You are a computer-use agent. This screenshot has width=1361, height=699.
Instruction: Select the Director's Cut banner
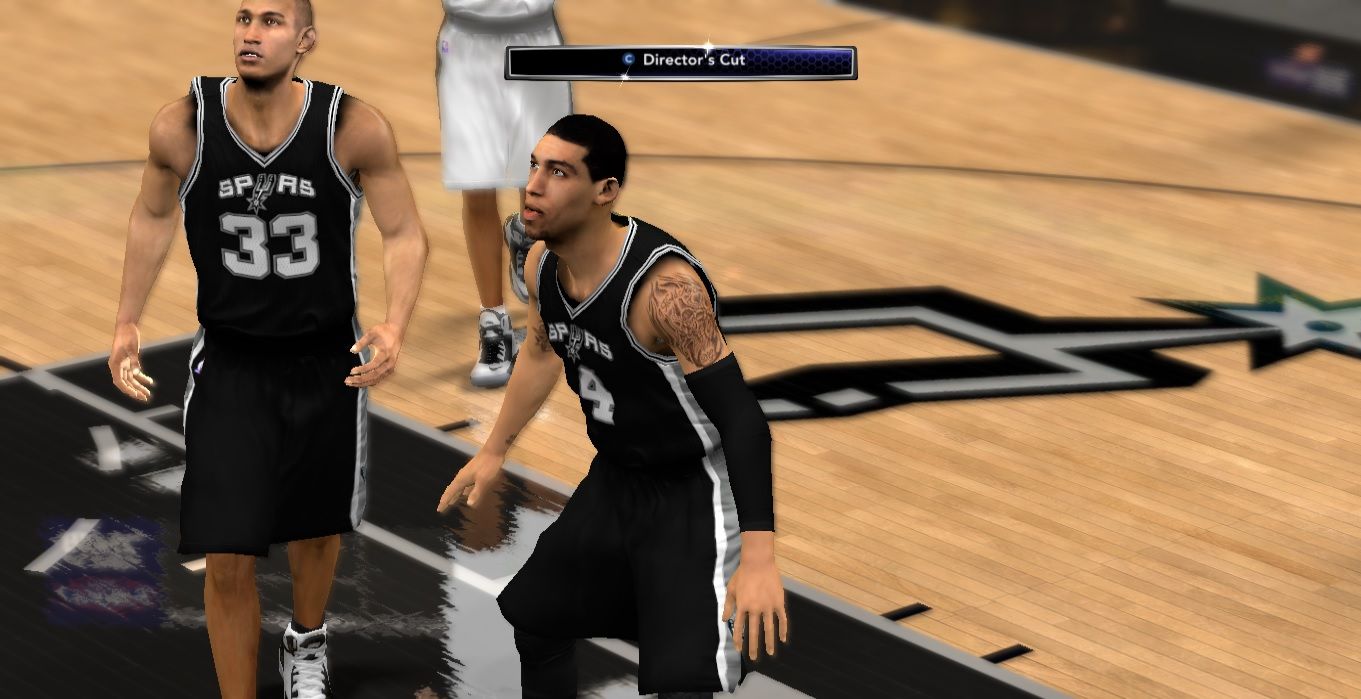coord(681,62)
